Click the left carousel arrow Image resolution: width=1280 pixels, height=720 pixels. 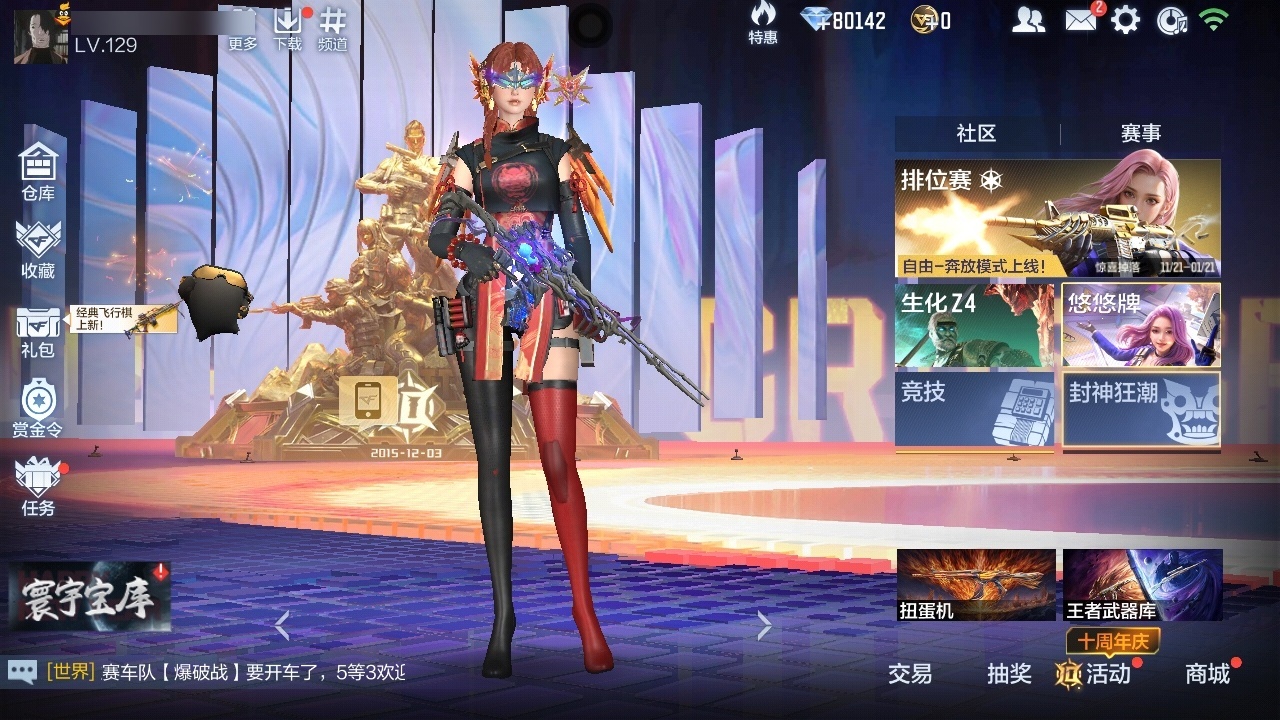(283, 626)
